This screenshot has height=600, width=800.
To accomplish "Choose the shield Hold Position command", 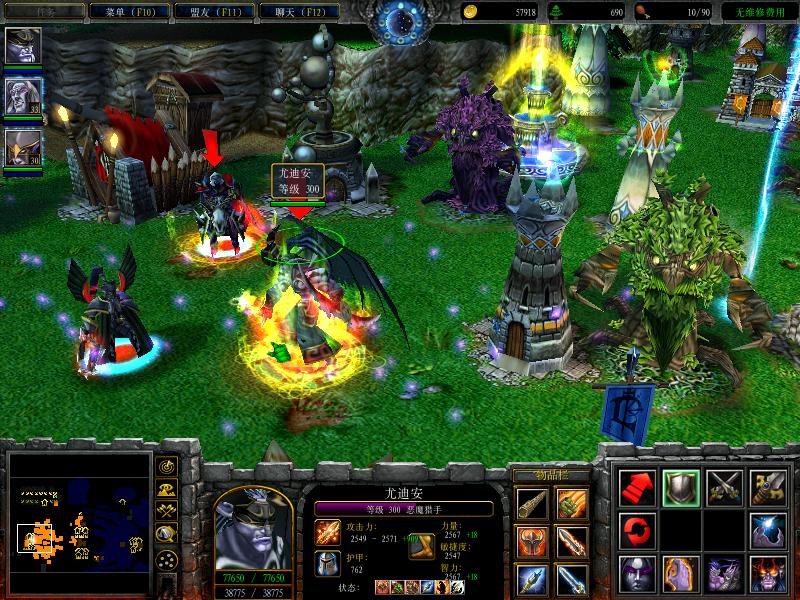I will pos(681,487).
